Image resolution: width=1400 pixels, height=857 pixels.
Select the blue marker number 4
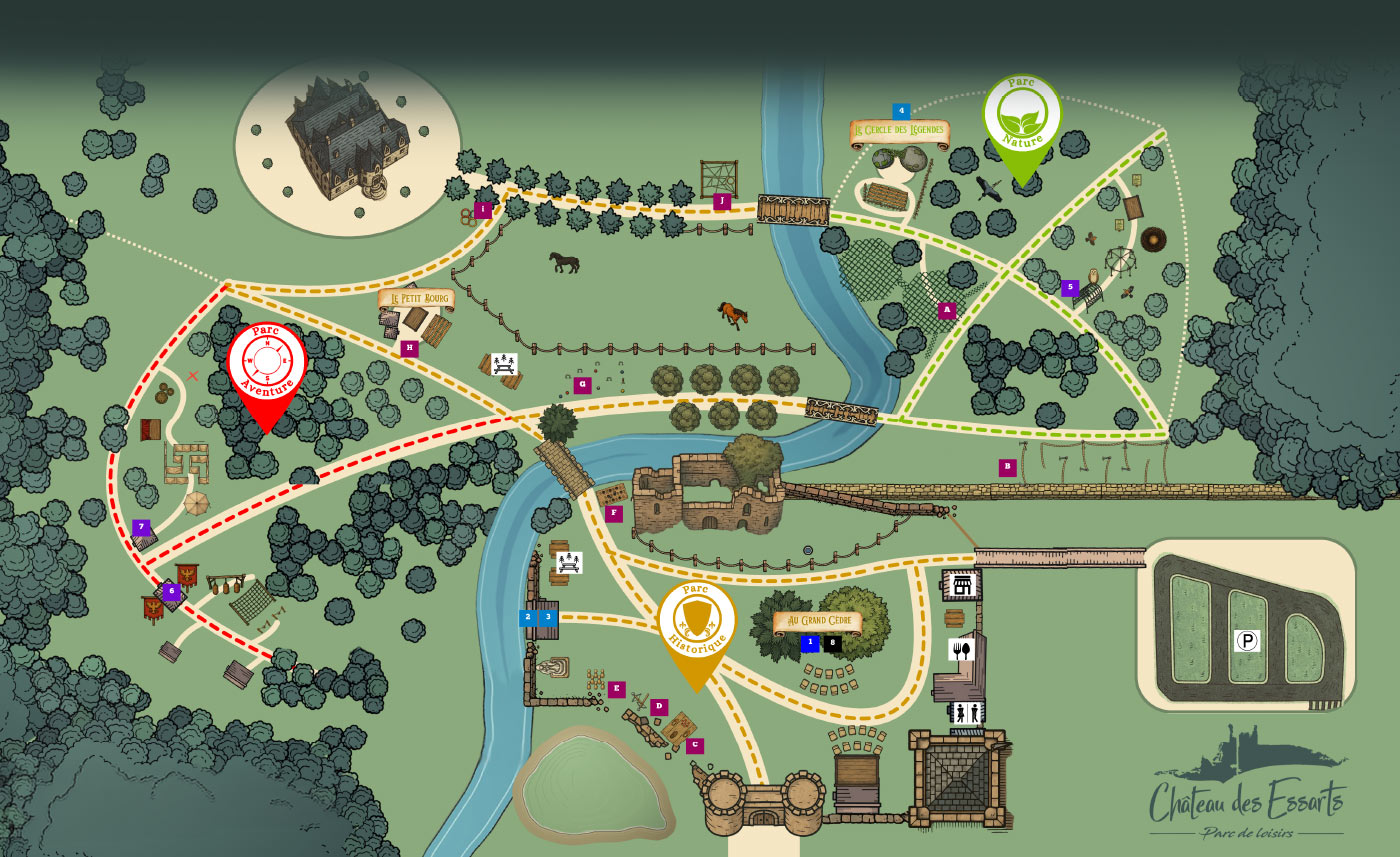(901, 111)
